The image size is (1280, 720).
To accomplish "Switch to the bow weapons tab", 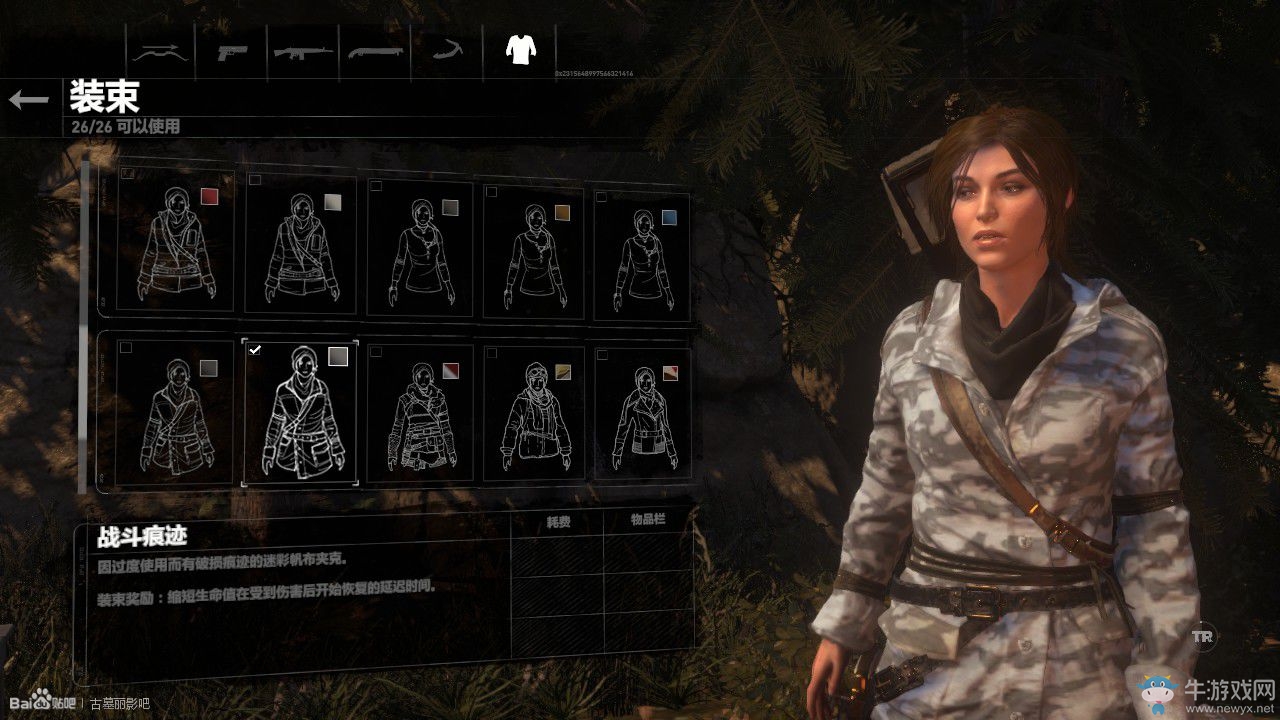I will click(161, 51).
